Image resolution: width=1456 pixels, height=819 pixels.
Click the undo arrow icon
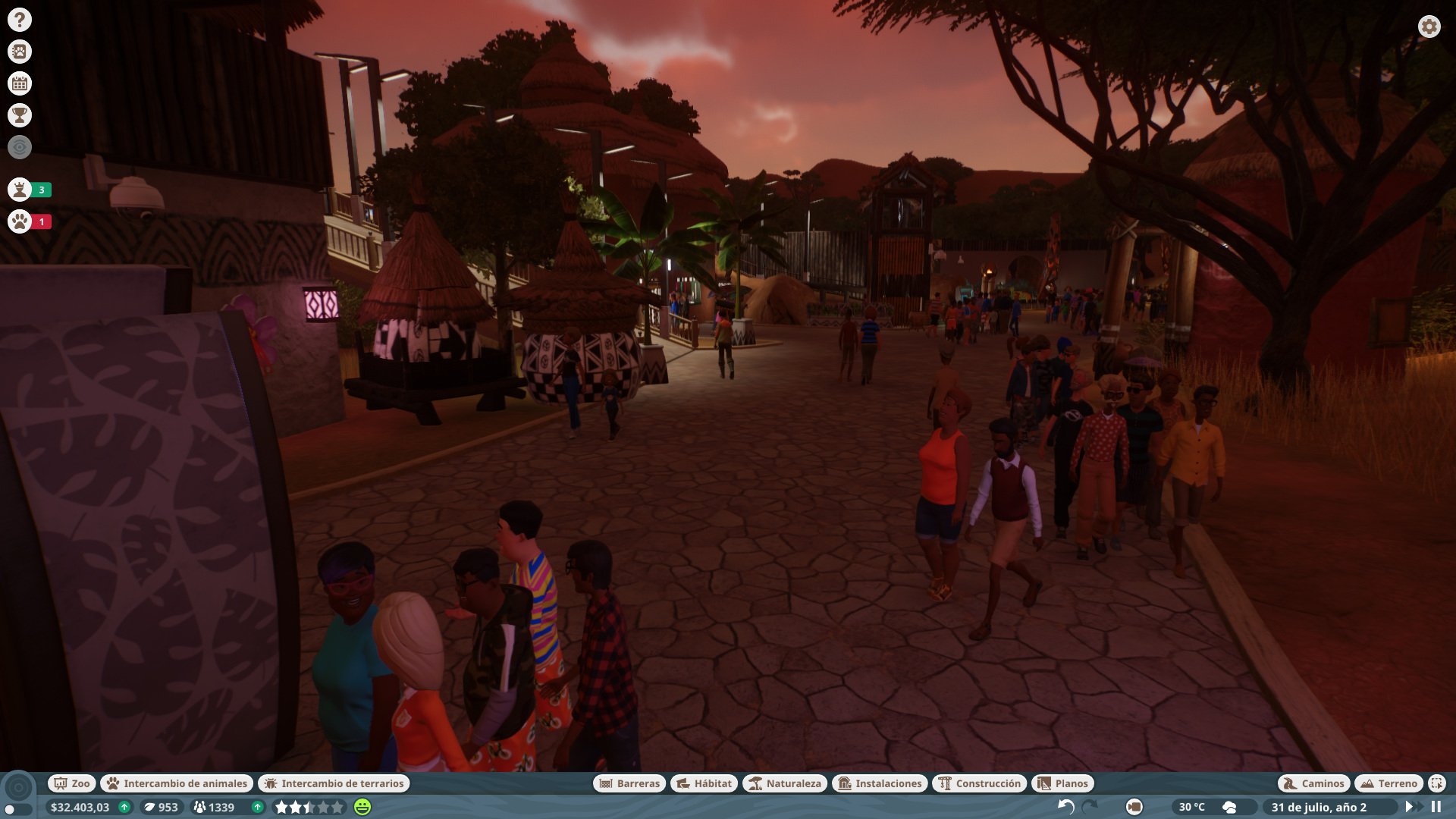pyautogui.click(x=1066, y=808)
